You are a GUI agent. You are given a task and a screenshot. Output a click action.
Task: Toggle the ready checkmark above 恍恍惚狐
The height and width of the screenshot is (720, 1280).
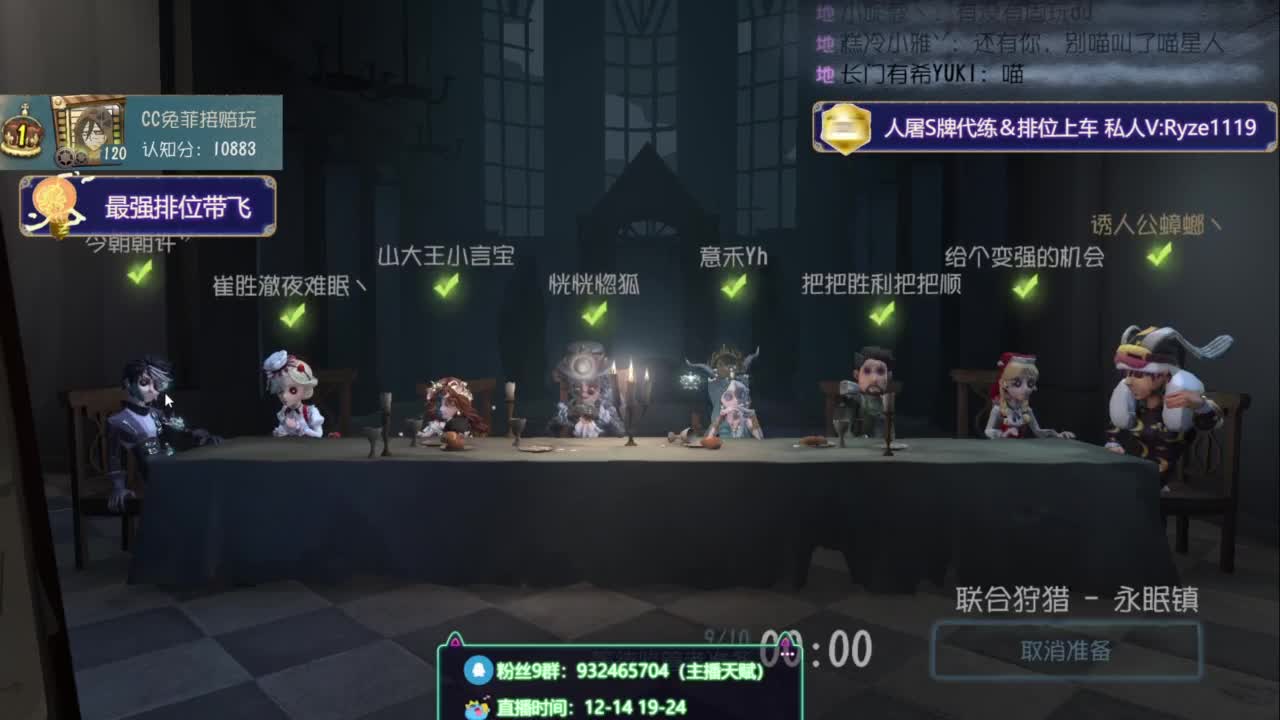(594, 318)
